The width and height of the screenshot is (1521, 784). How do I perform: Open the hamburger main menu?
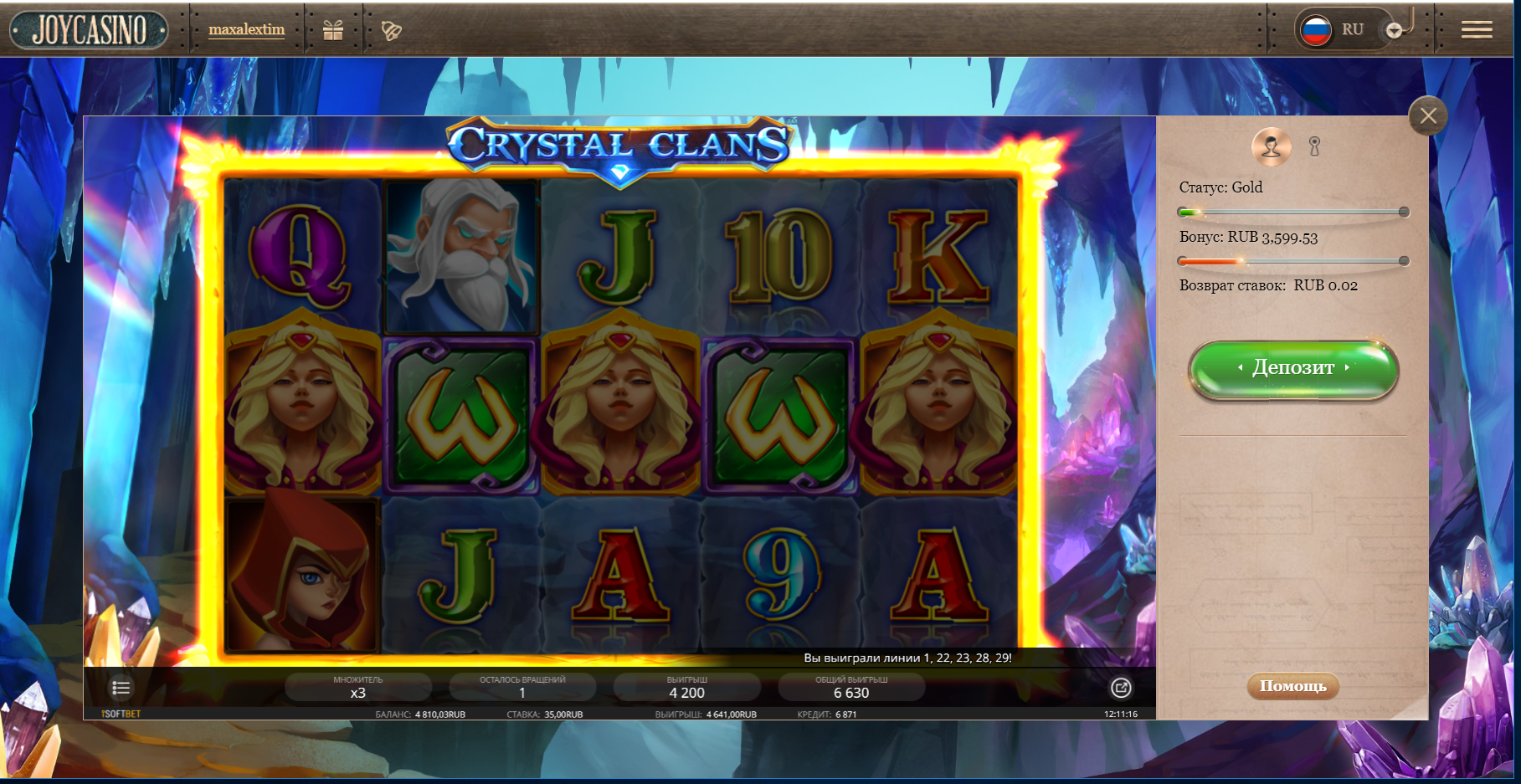[x=1477, y=30]
